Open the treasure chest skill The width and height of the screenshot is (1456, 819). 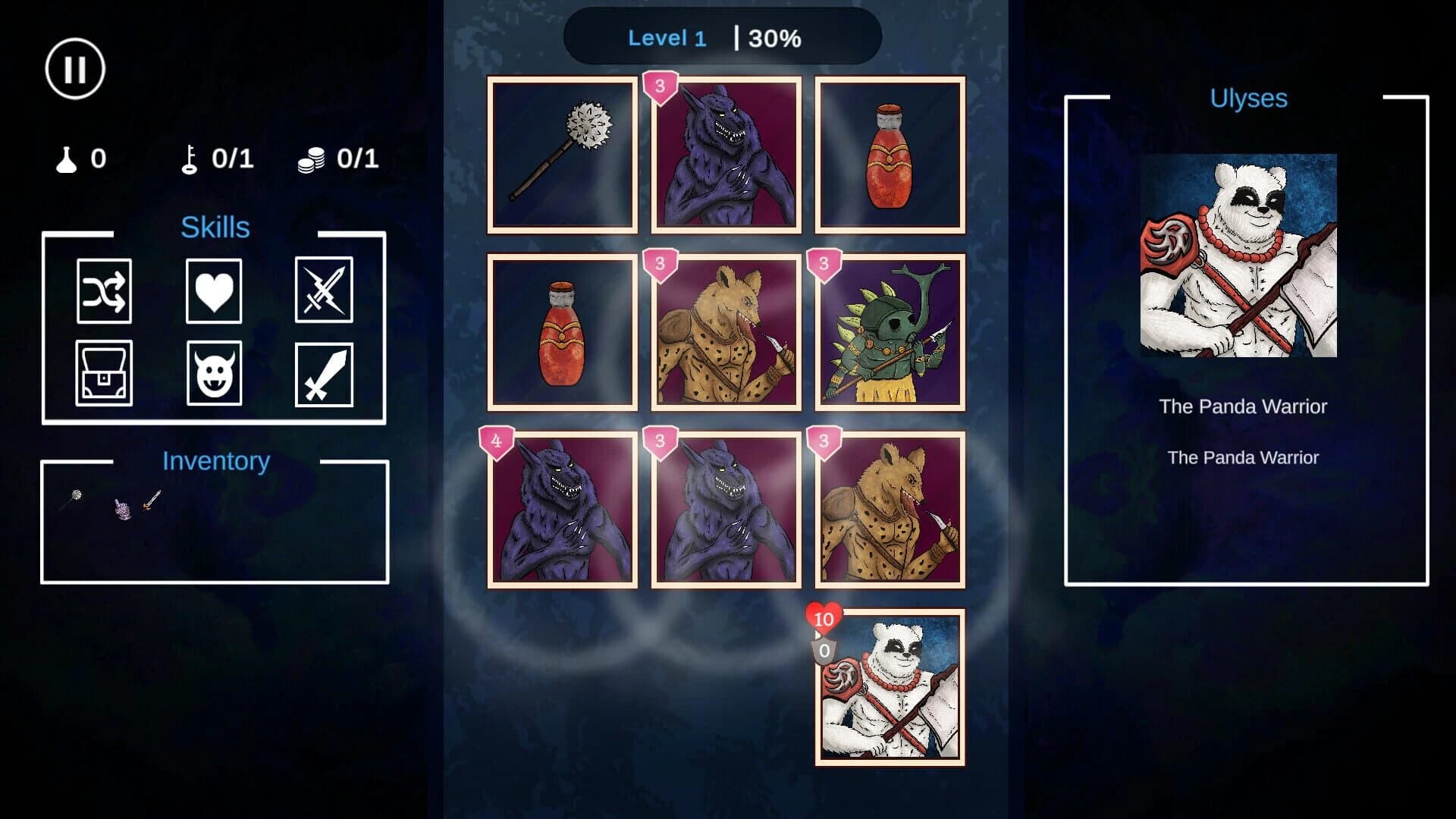tap(104, 374)
